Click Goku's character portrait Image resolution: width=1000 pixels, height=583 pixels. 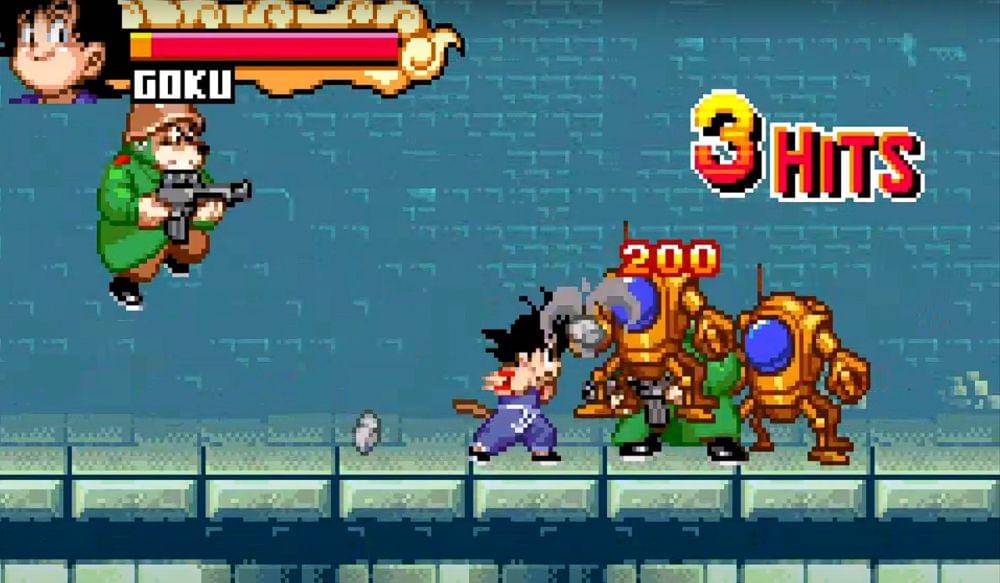(57, 50)
